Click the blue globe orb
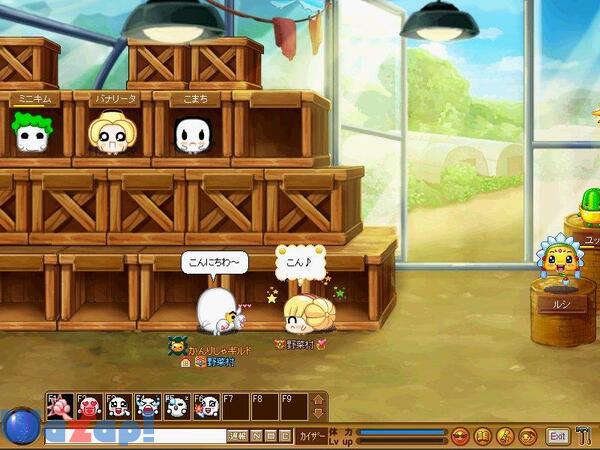 pyautogui.click(x=20, y=426)
